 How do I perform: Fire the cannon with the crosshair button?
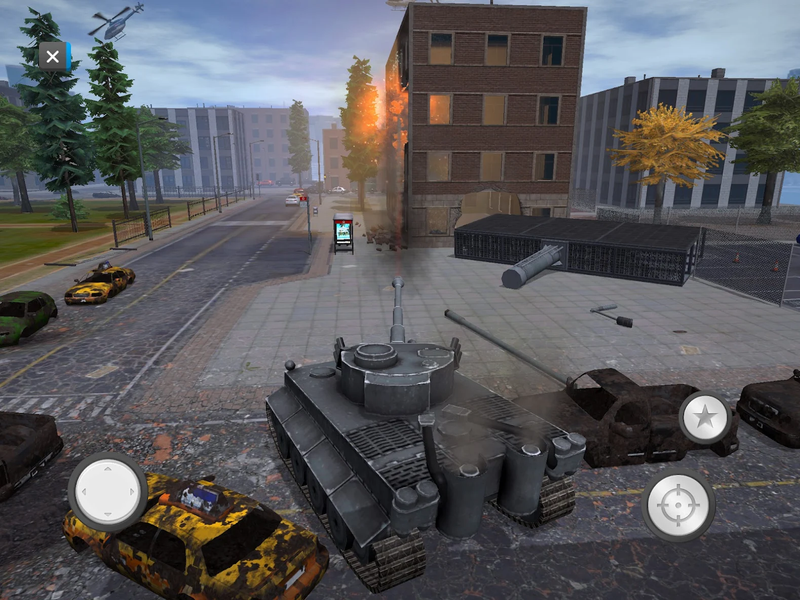(x=678, y=505)
